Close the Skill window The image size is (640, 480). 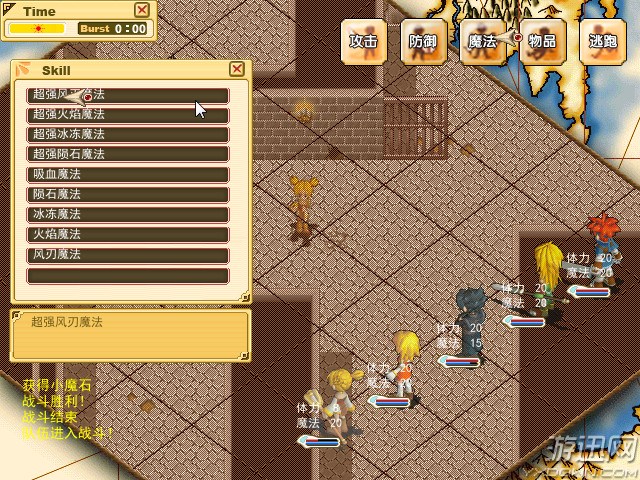(x=237, y=69)
